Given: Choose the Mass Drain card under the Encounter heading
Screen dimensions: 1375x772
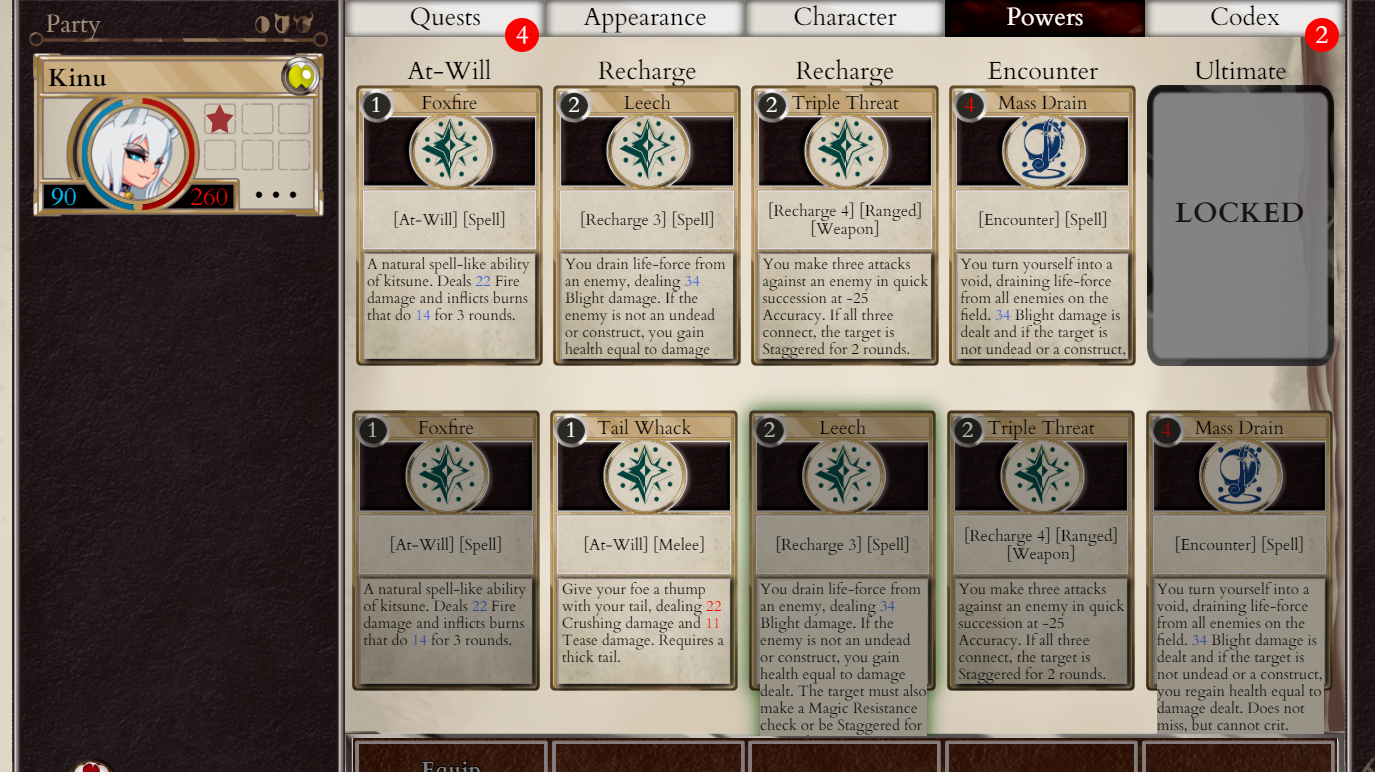Looking at the screenshot, I should [1042, 225].
